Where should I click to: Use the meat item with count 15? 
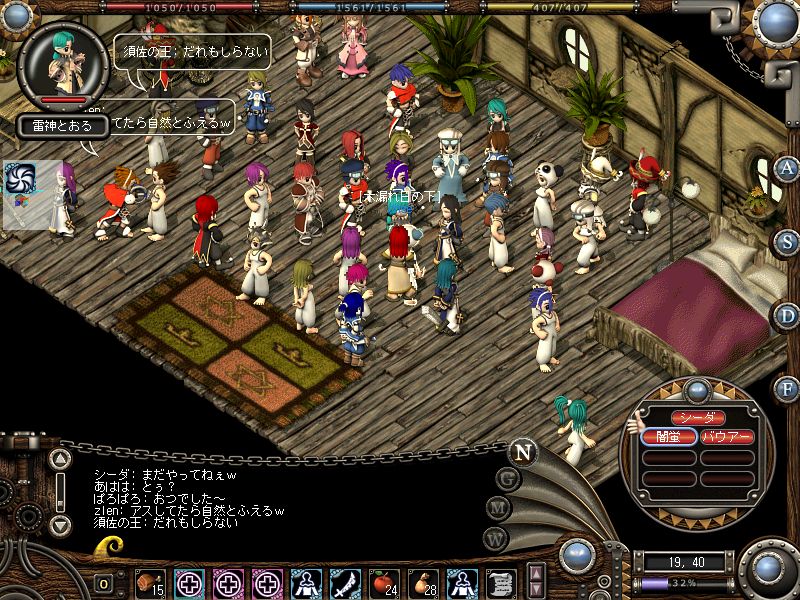pos(150,582)
